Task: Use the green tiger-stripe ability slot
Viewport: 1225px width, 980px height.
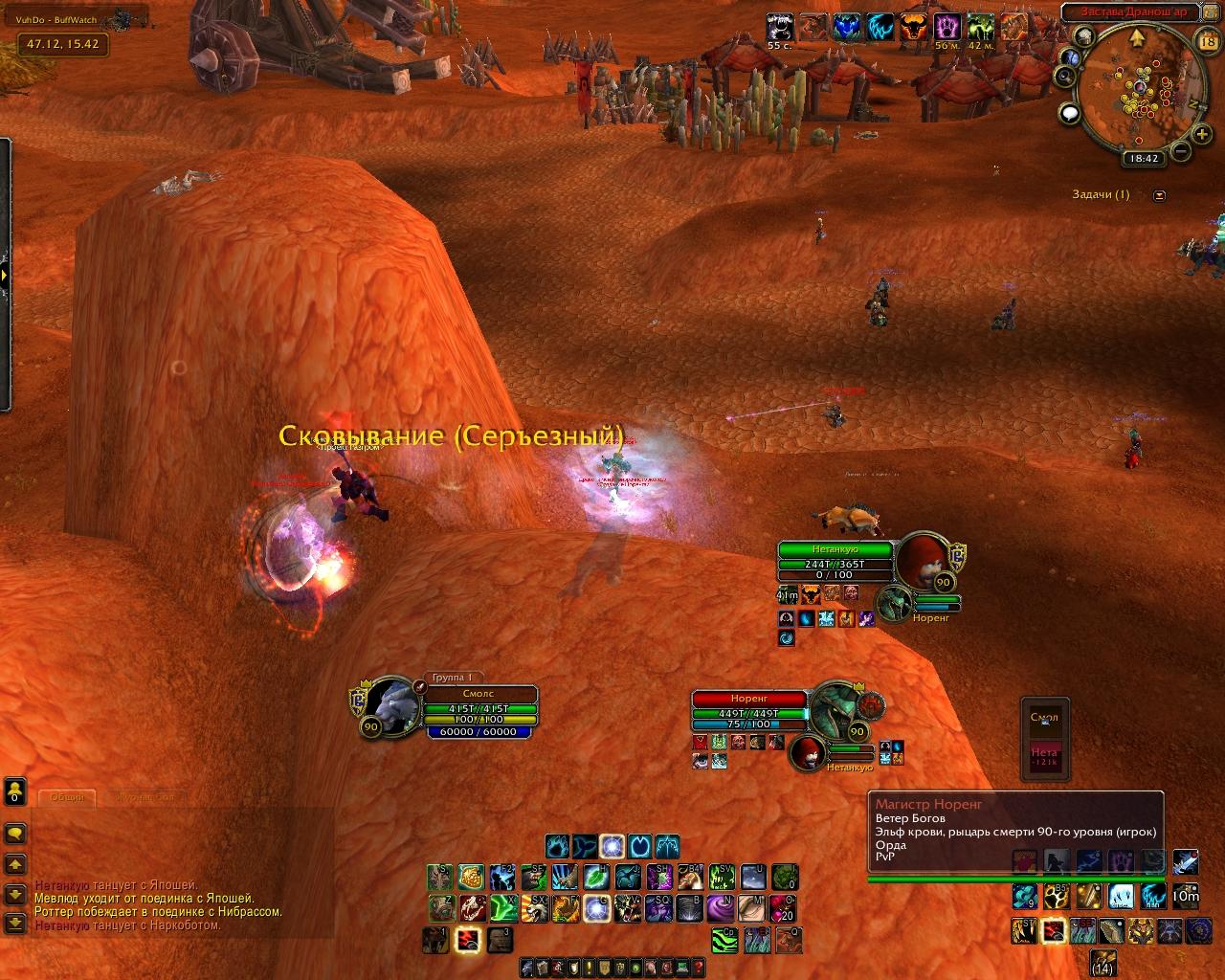Action: 724,940
